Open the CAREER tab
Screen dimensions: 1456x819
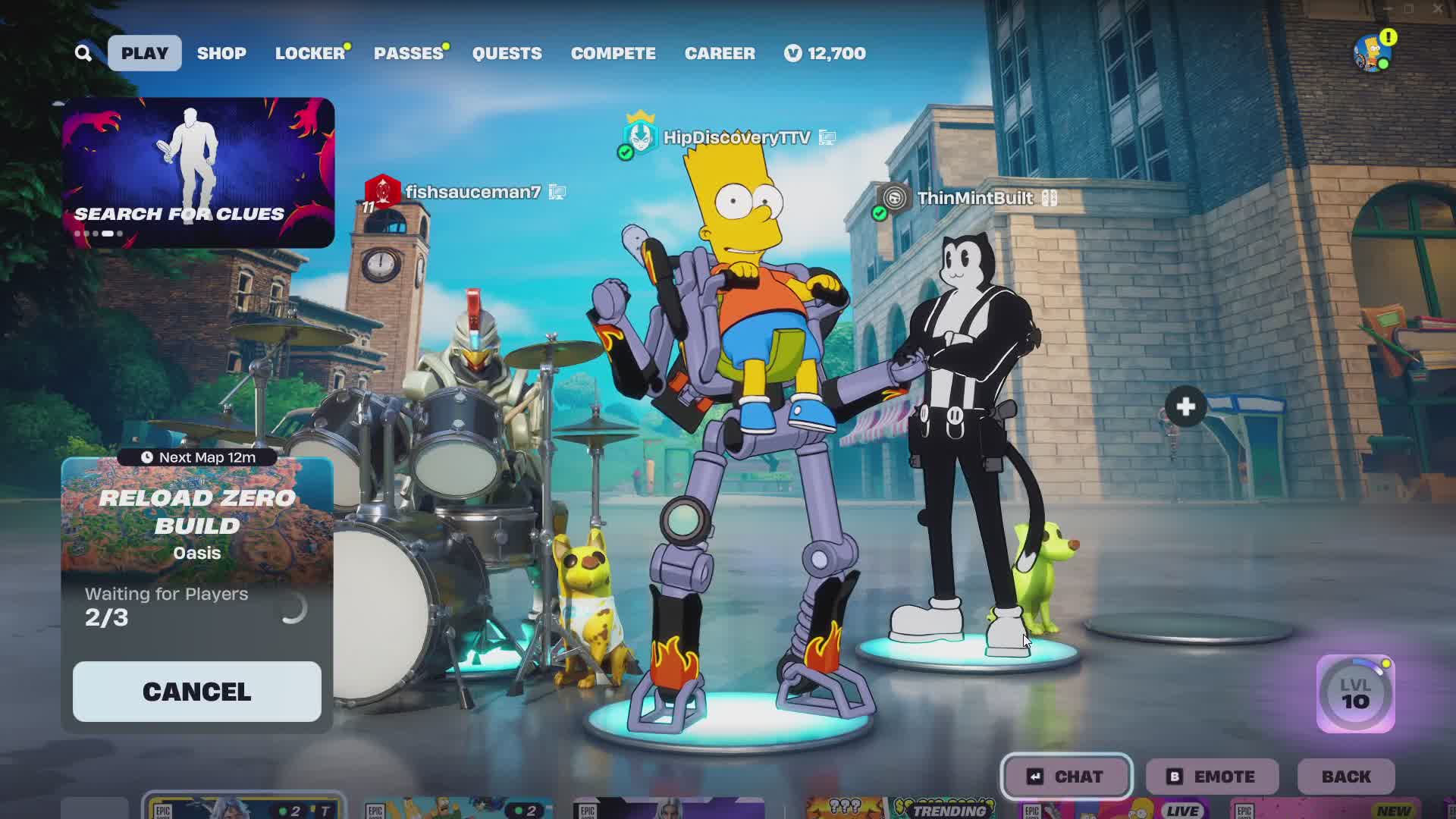tap(720, 53)
